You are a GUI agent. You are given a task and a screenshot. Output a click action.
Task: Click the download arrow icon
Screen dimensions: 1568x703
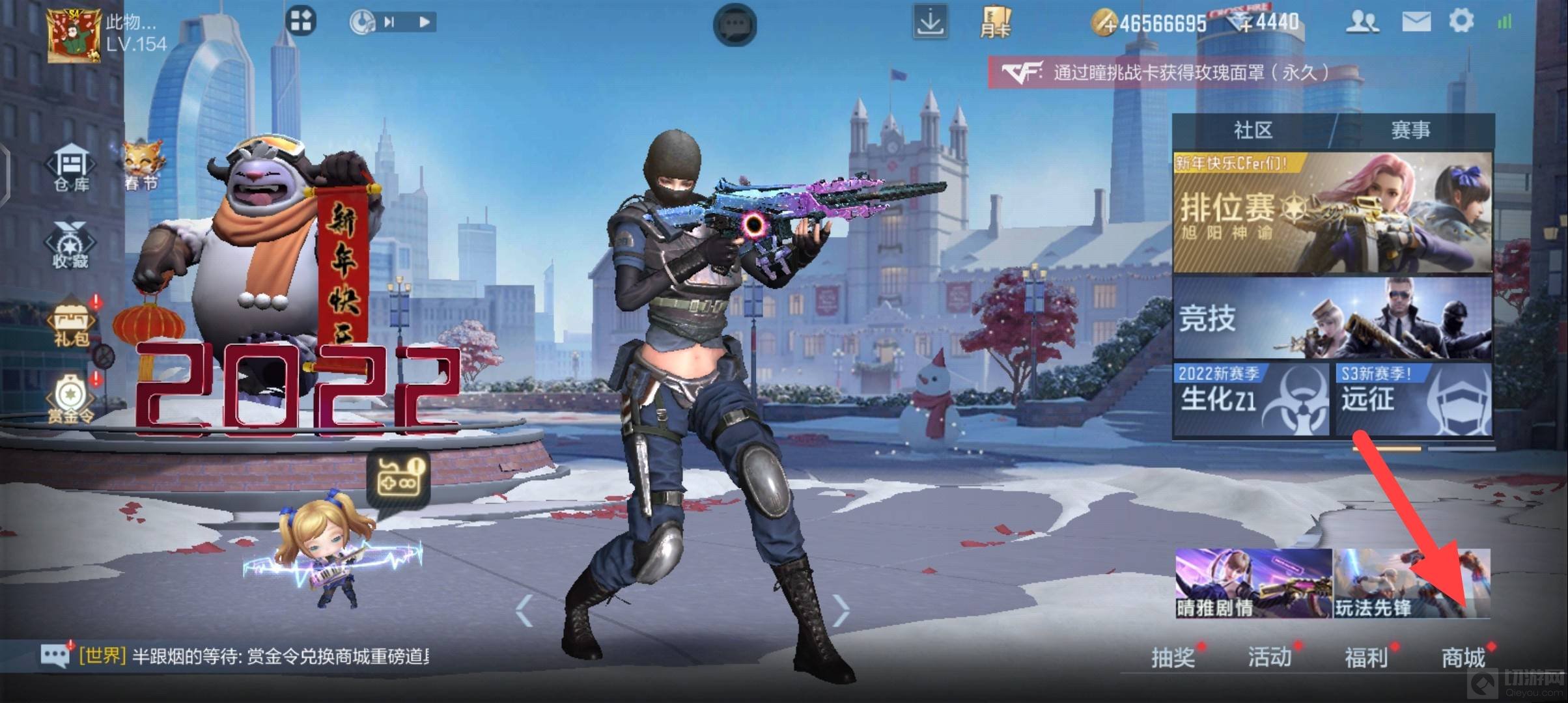point(929,23)
